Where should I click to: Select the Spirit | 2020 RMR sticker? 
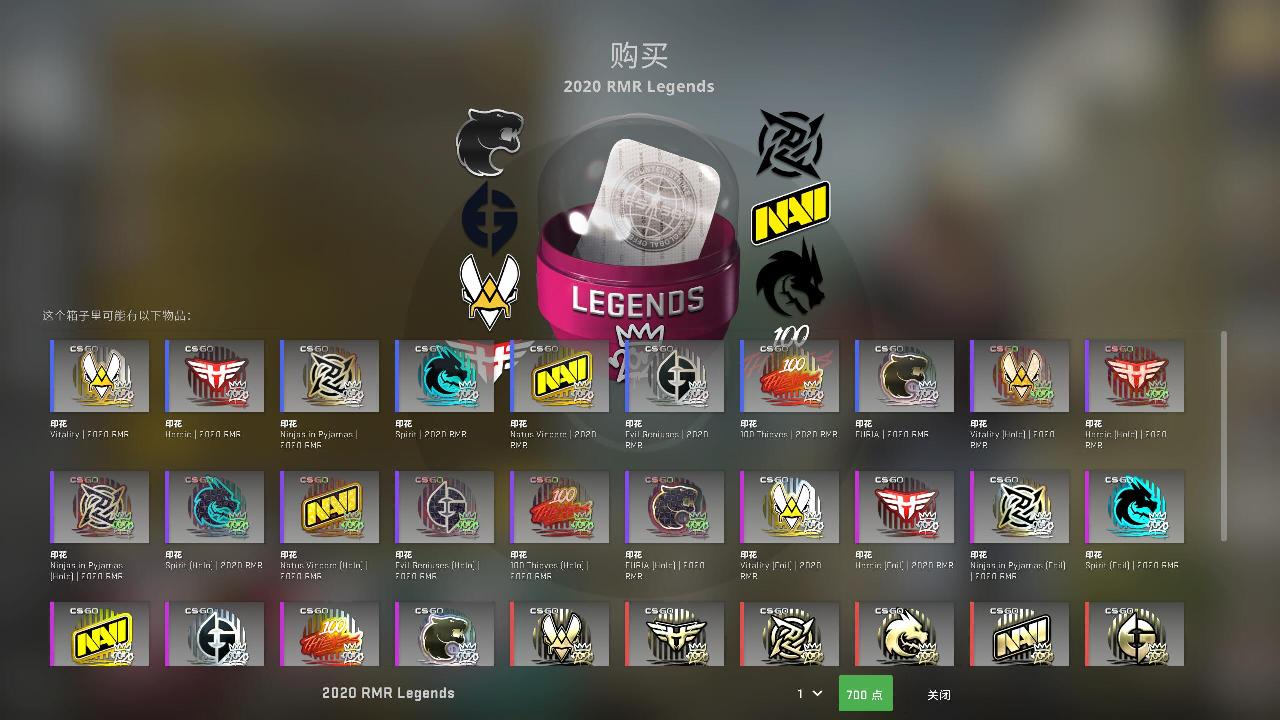pyautogui.click(x=444, y=376)
